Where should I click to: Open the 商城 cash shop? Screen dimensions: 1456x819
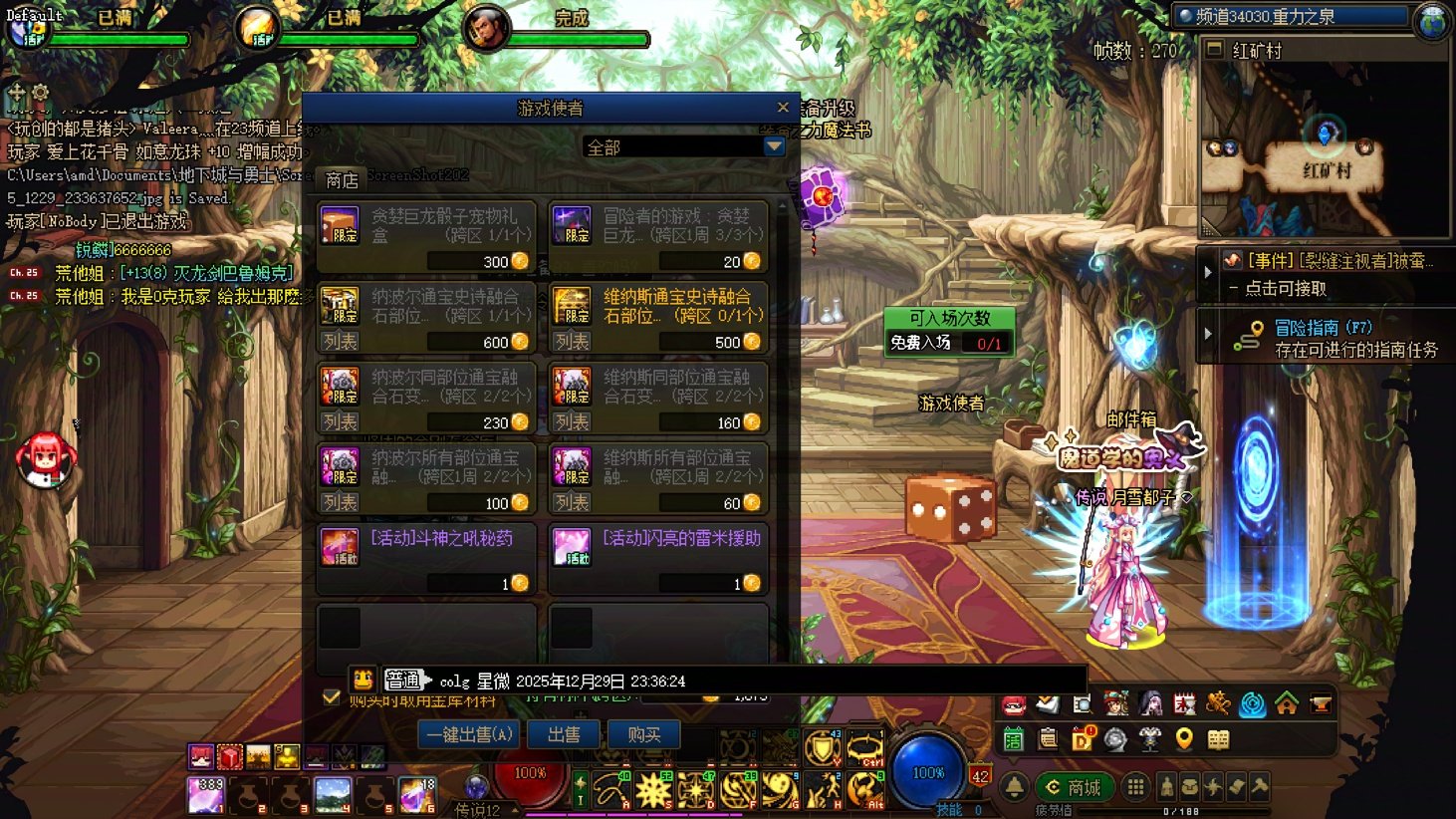[1074, 787]
